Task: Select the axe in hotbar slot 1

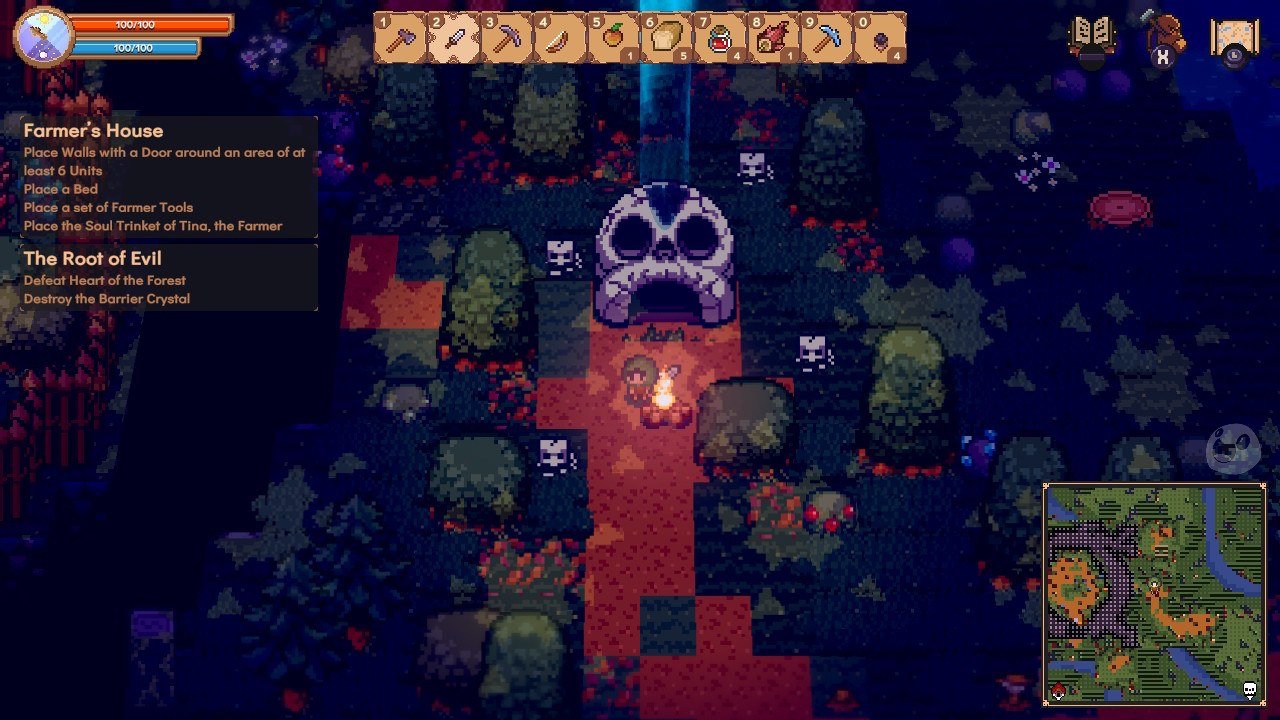Action: (x=400, y=38)
